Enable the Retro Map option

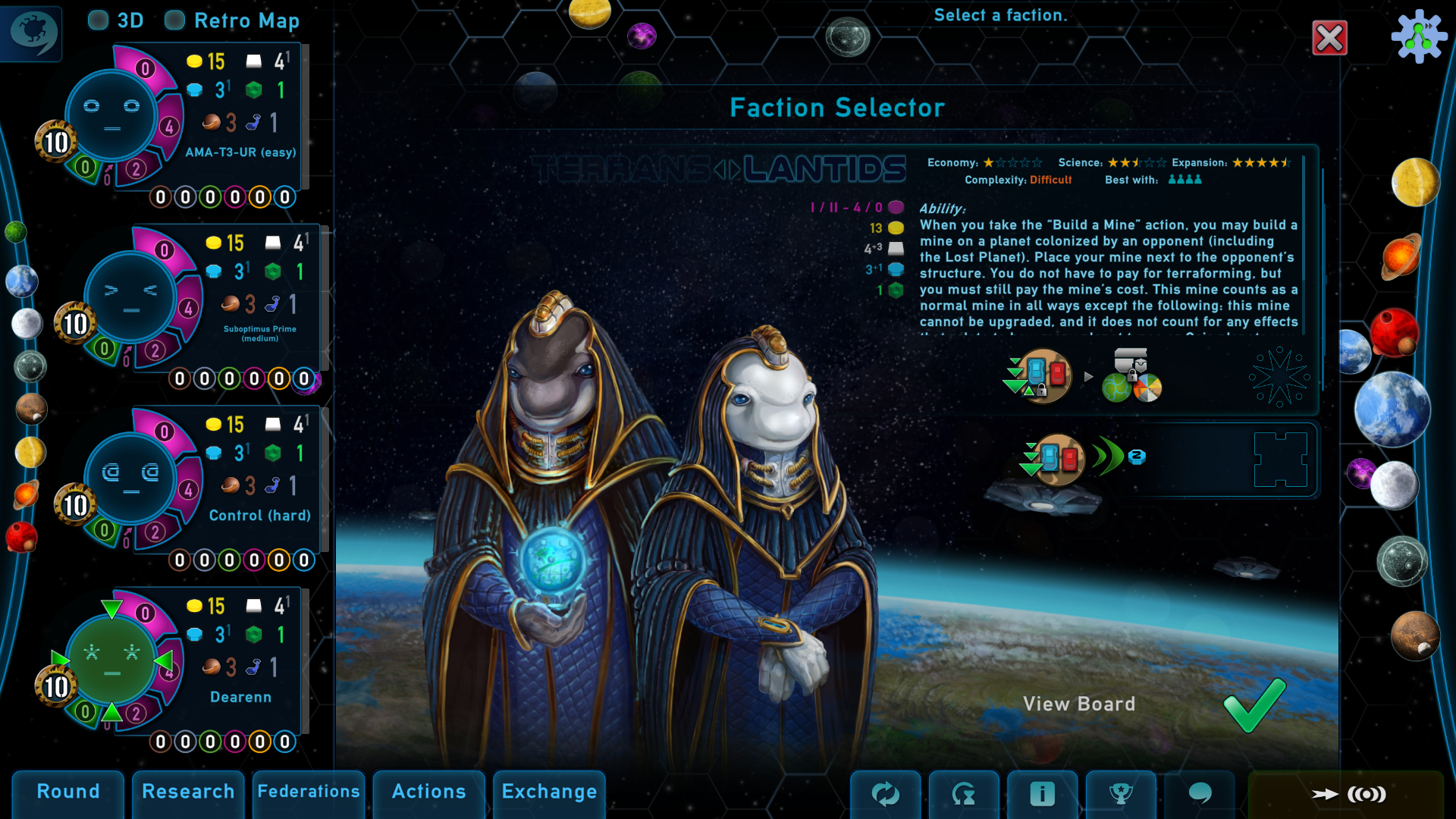coord(175,20)
